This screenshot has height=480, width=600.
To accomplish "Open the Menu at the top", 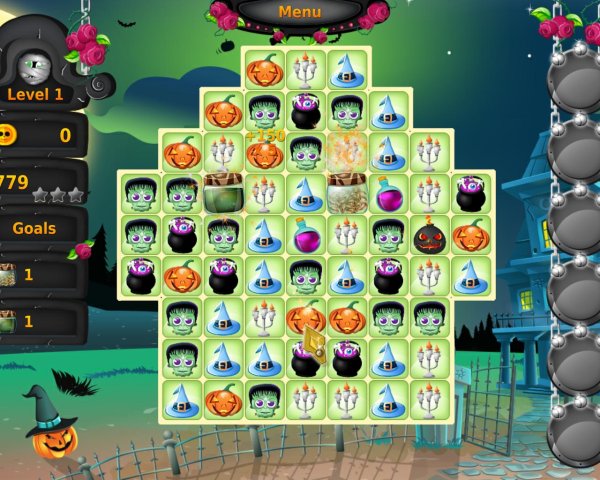I will pos(300,12).
